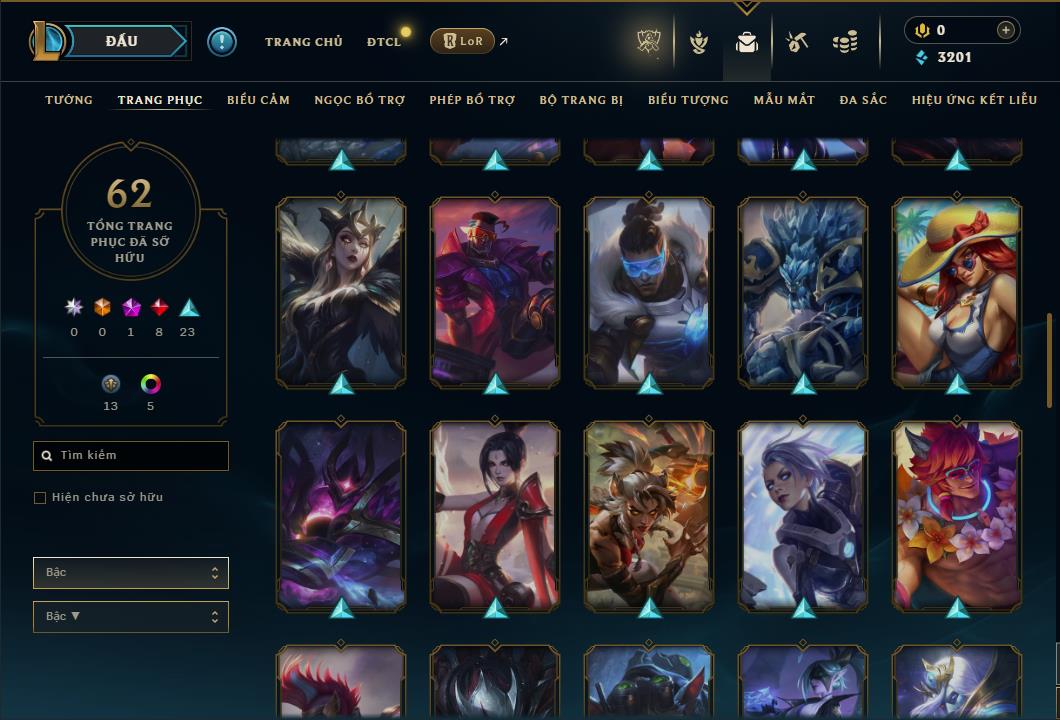This screenshot has width=1060, height=720.
Task: Select the PHÉP BỔ TRỢ tab
Action: pos(472,100)
